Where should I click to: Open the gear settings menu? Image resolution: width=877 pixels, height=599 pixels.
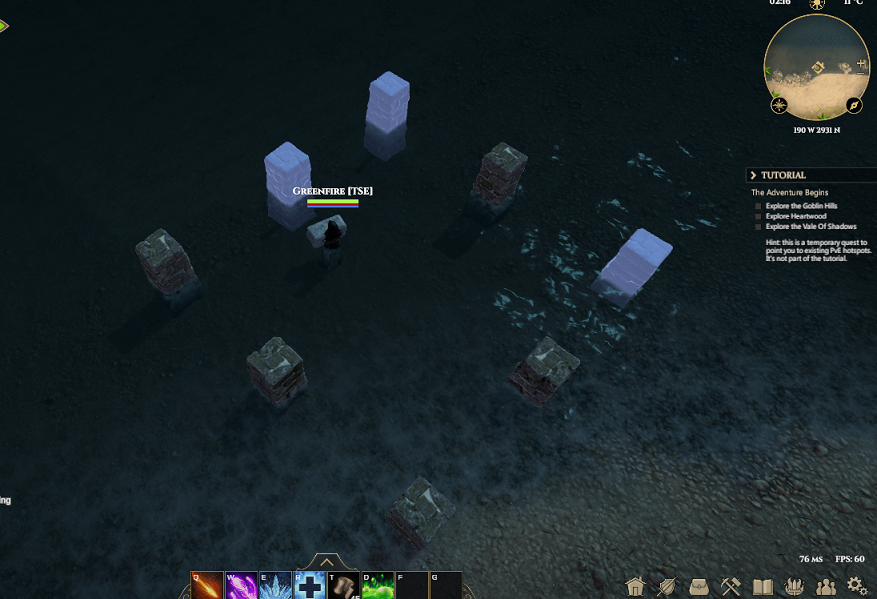pos(857,586)
